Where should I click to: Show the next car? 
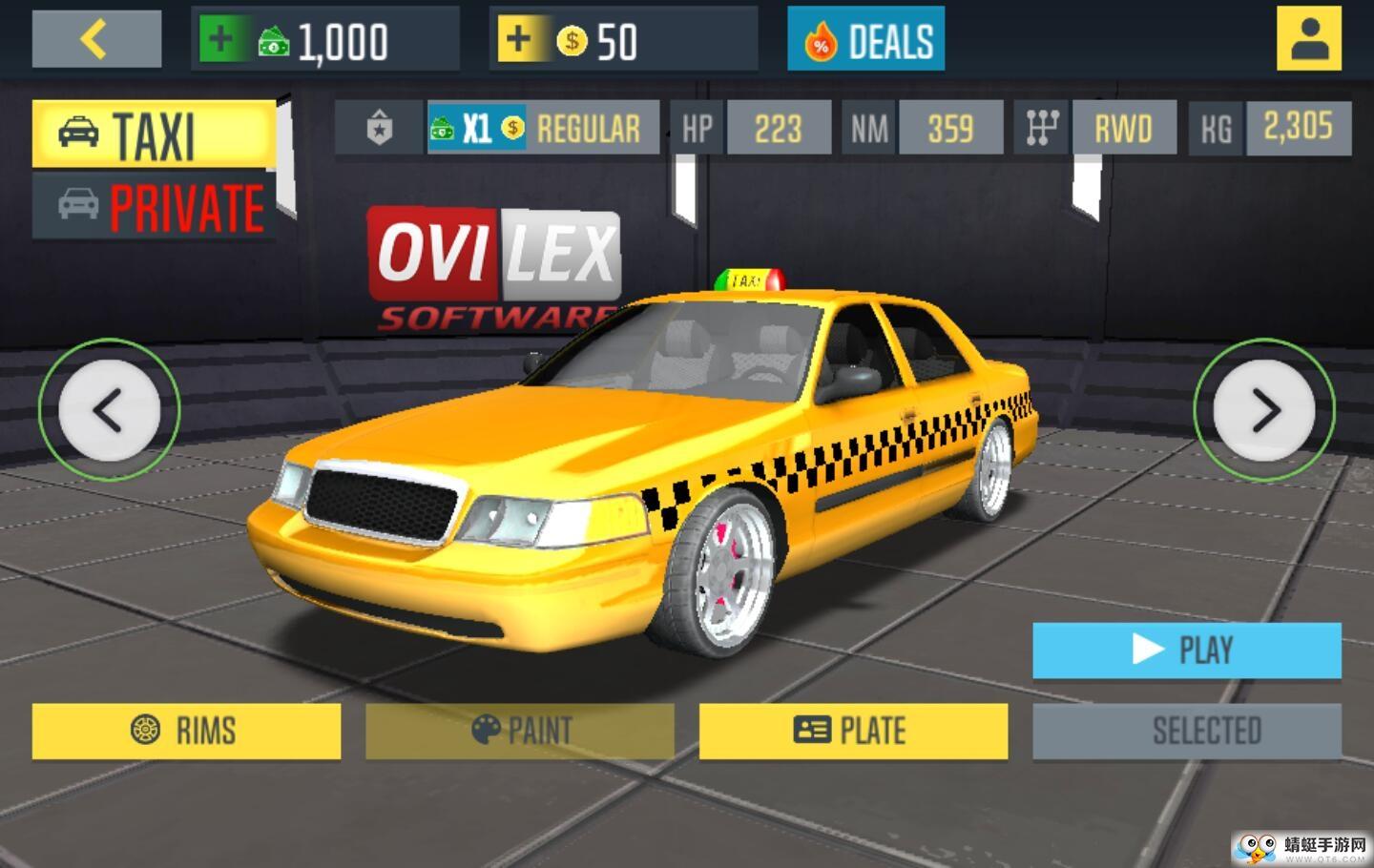coord(1264,410)
